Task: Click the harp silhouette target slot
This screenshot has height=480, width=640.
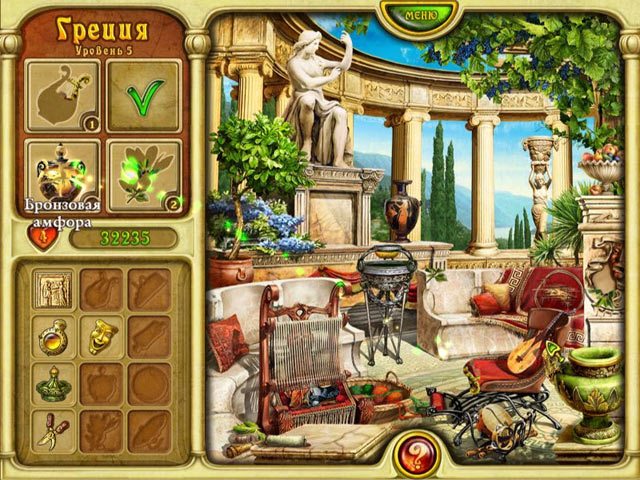Action: (62, 96)
